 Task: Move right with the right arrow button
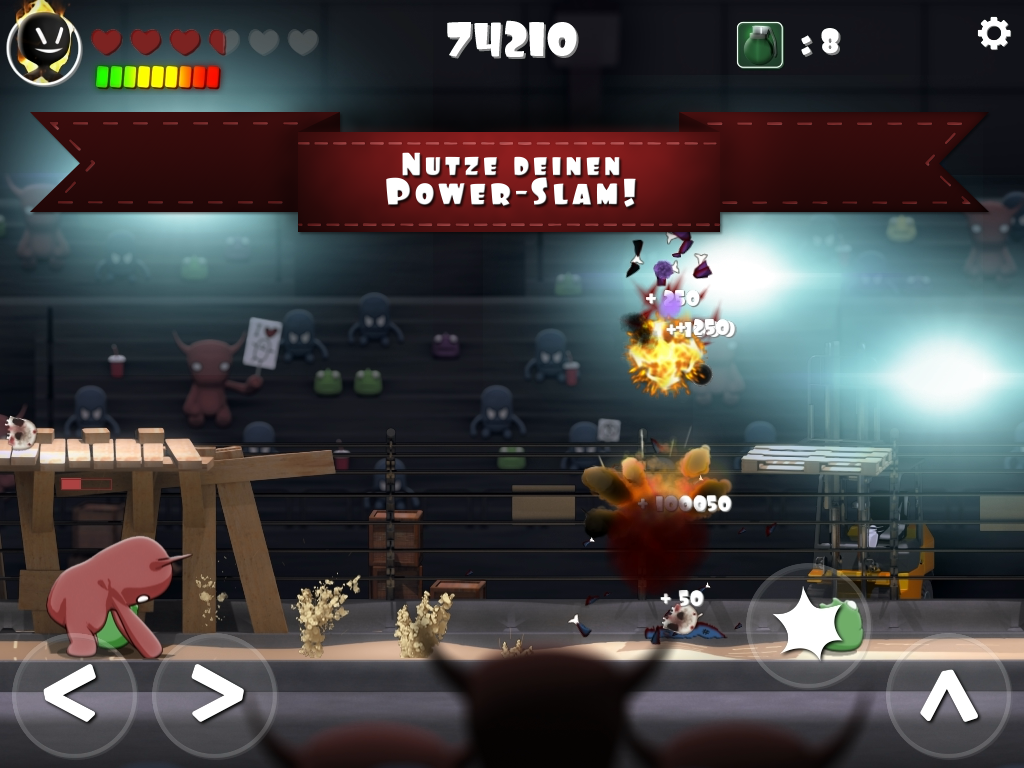[x=215, y=692]
